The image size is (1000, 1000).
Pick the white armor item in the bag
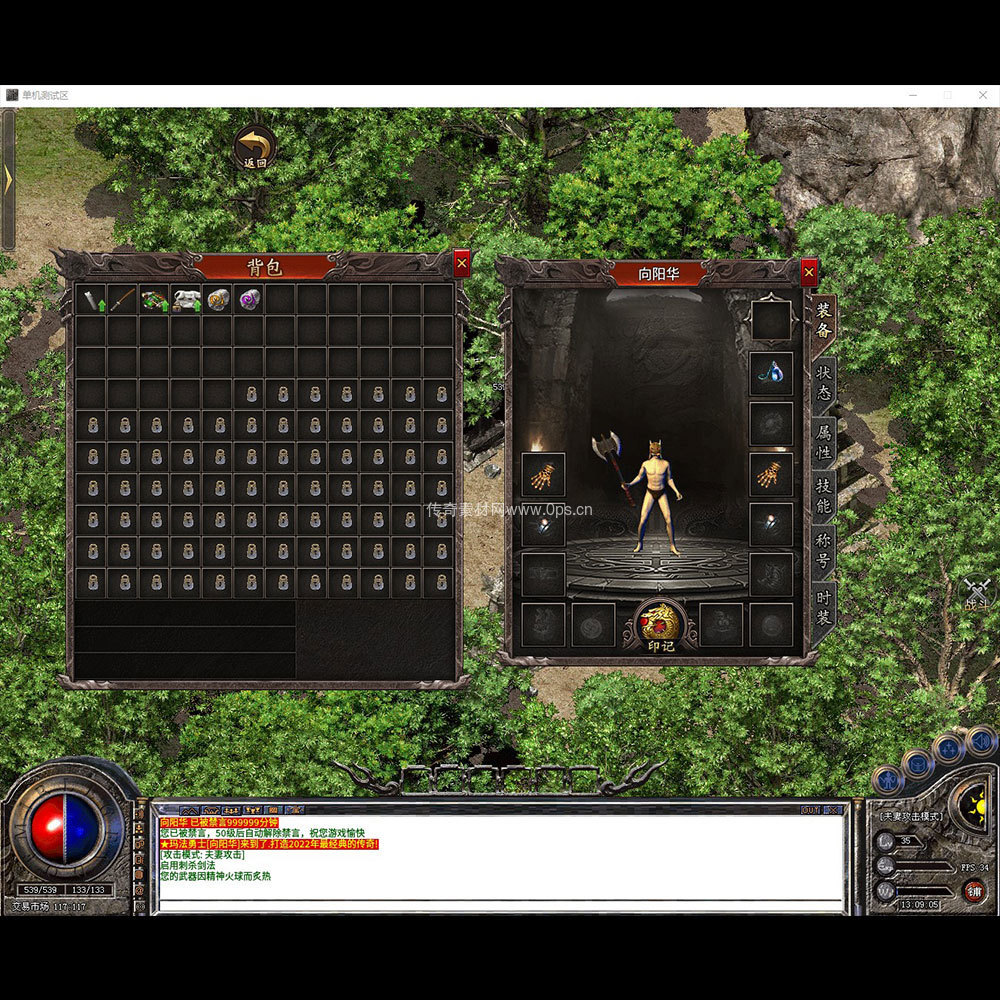tap(186, 299)
